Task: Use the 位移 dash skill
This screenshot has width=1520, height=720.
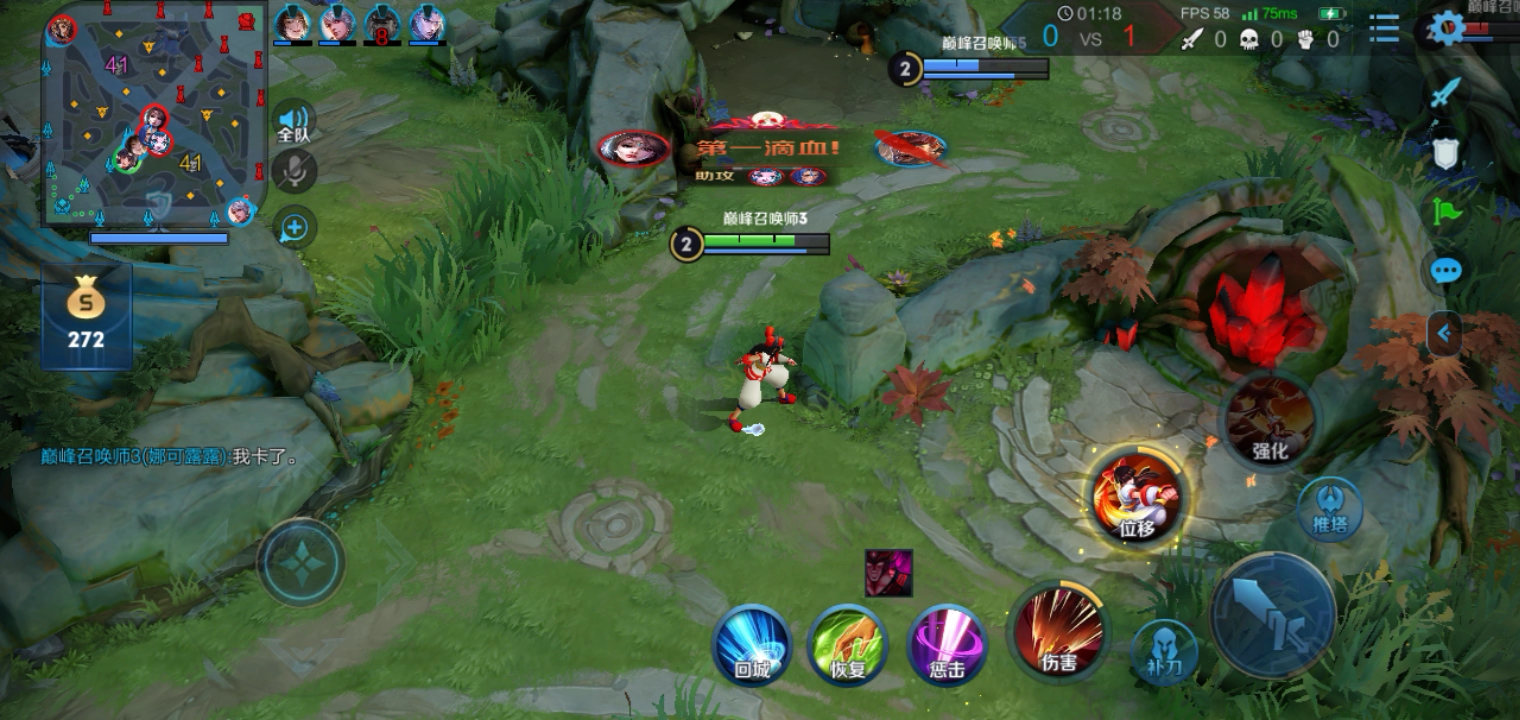Action: pyautogui.click(x=1137, y=497)
